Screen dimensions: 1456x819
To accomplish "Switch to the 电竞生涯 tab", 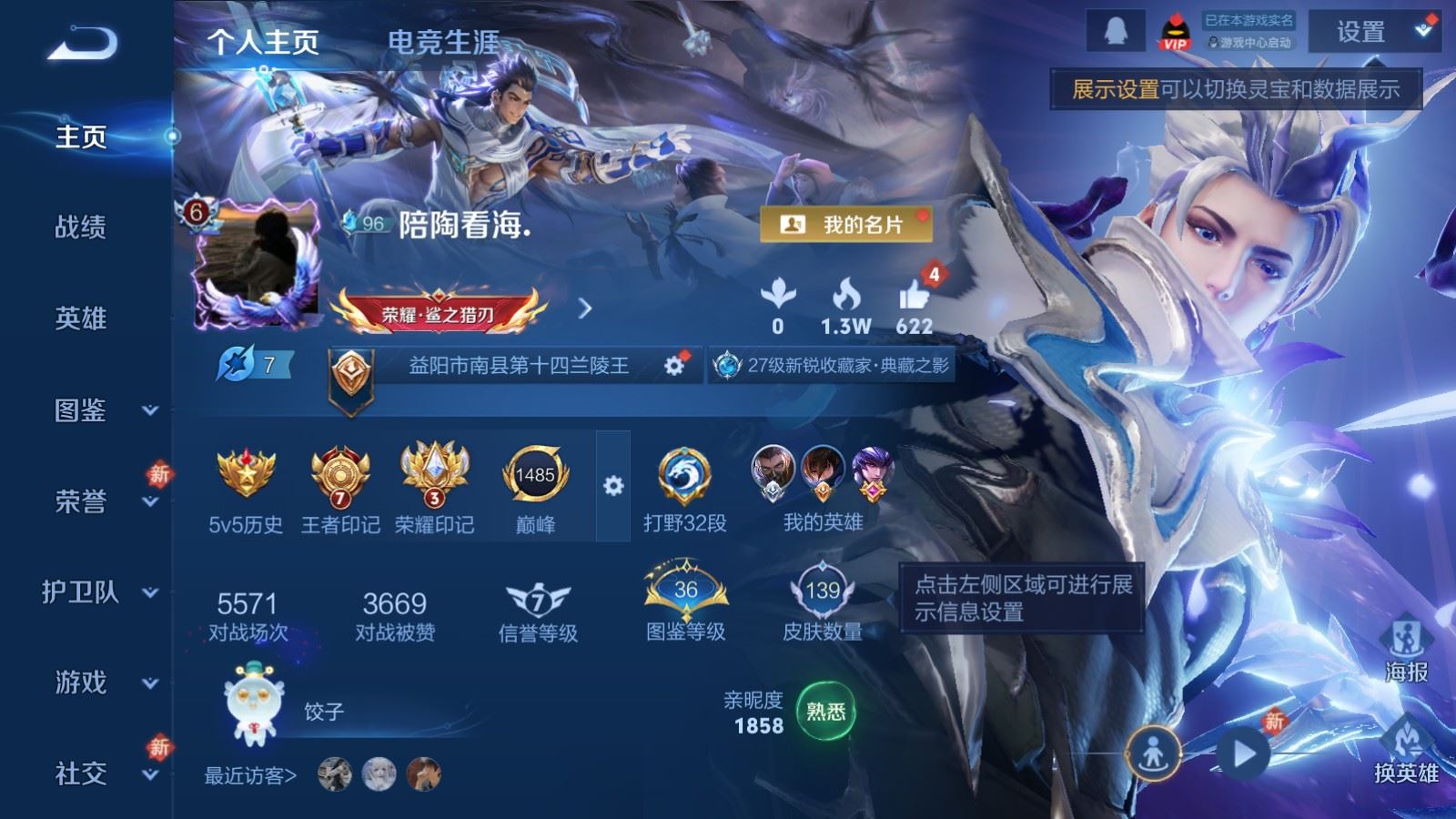I will [443, 42].
